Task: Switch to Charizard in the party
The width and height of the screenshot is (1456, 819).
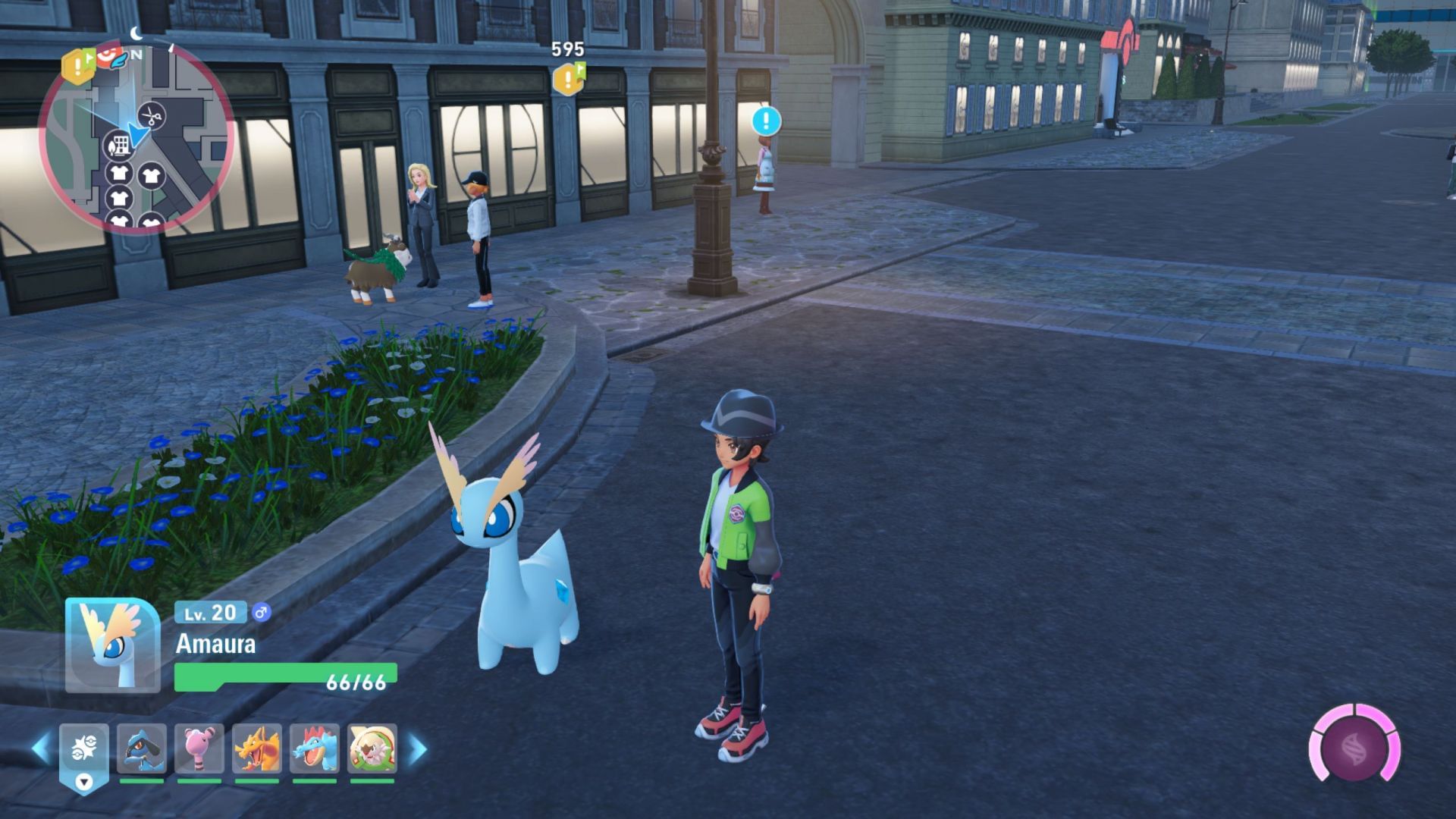Action: pyautogui.click(x=257, y=748)
